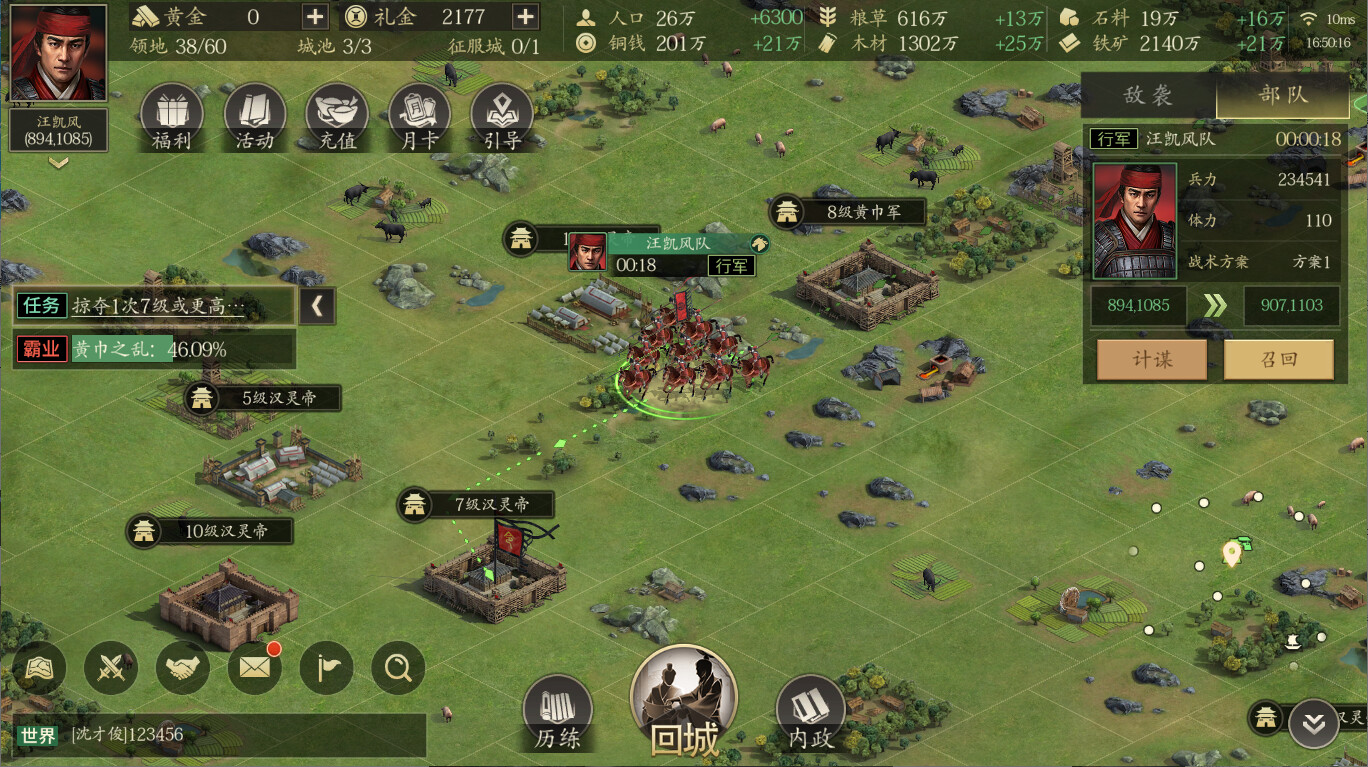Open the 充值 recharge shop
1368x767 pixels.
(336, 115)
